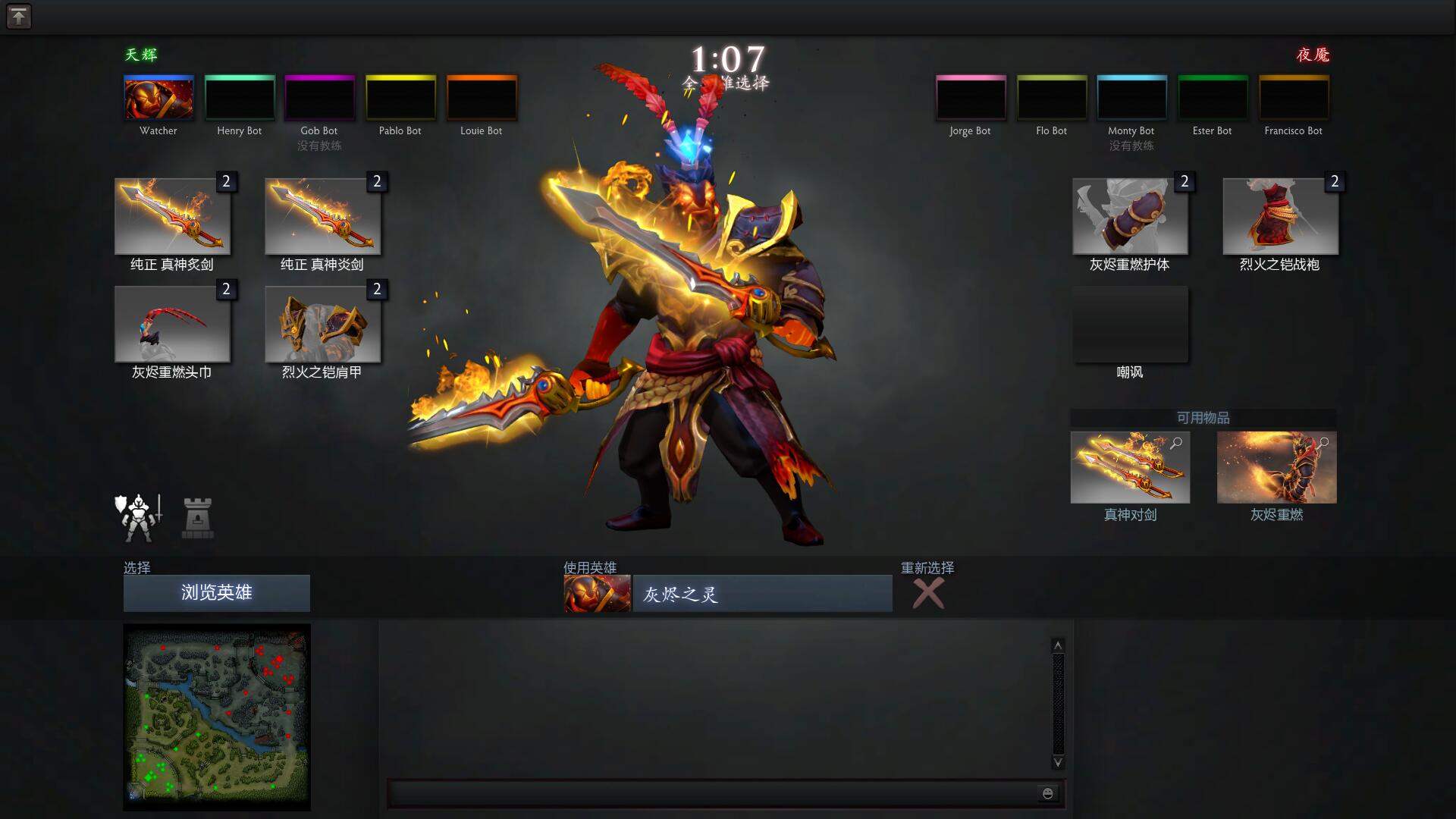This screenshot has width=1456, height=819.
Task: Click the chat scroll-down arrow
Action: click(x=1058, y=762)
